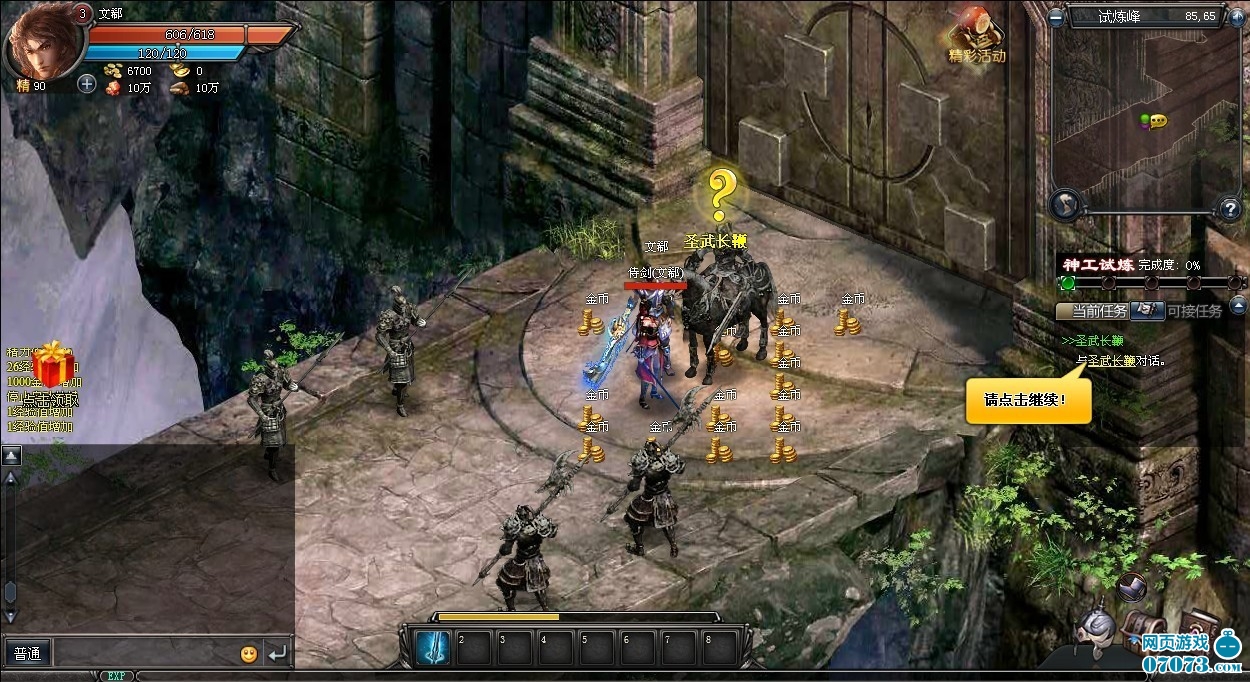Send chat message with the enter arrow
The width and height of the screenshot is (1250, 682).
pyautogui.click(x=277, y=654)
